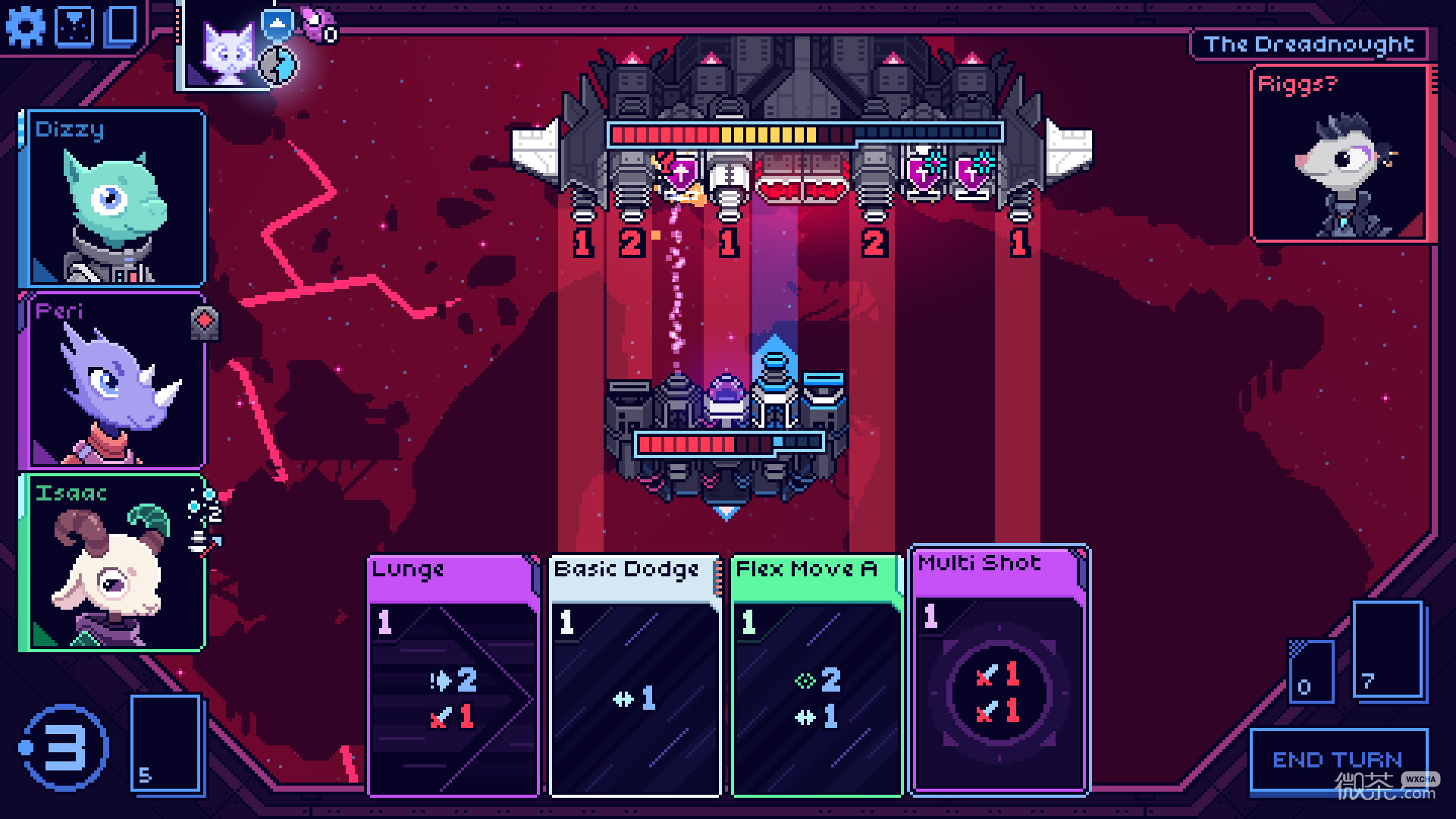
Task: Select Peri's crew portrait
Action: coord(114,381)
